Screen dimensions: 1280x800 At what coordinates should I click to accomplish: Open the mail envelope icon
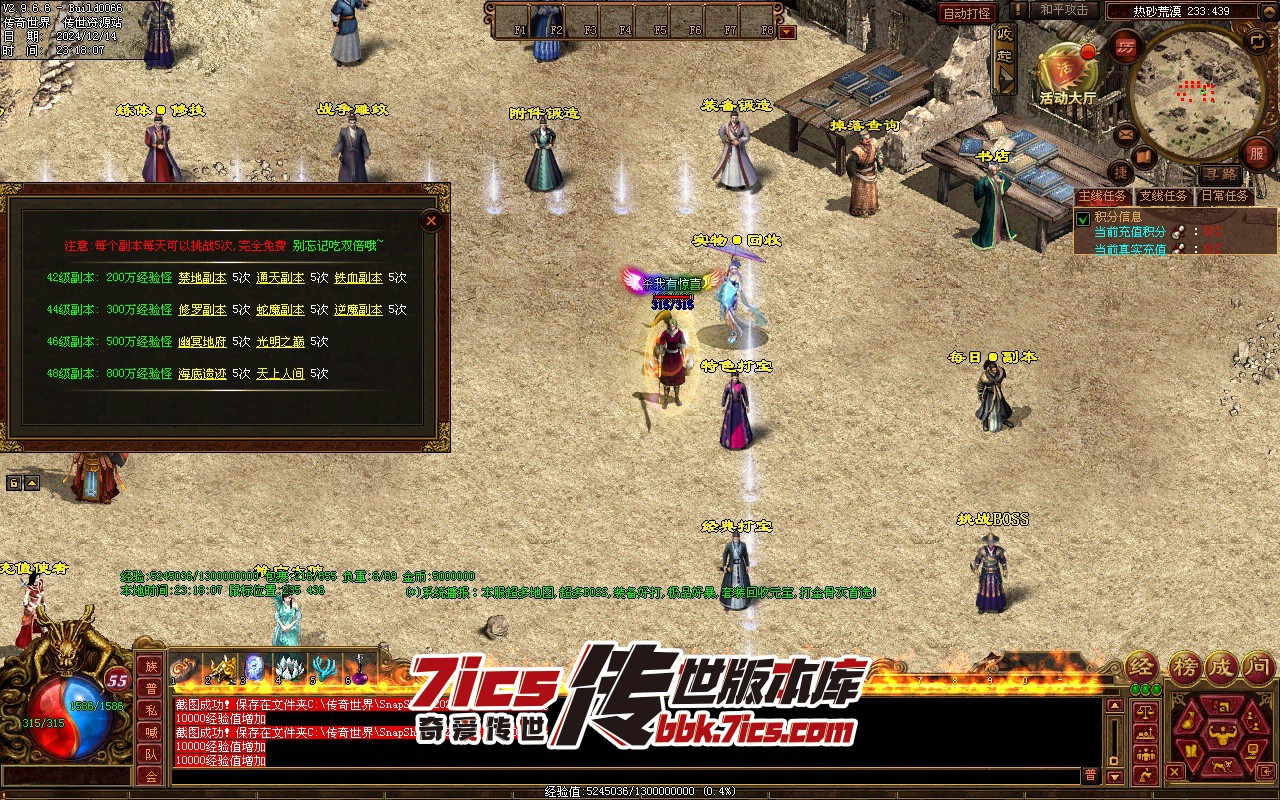pos(1125,133)
